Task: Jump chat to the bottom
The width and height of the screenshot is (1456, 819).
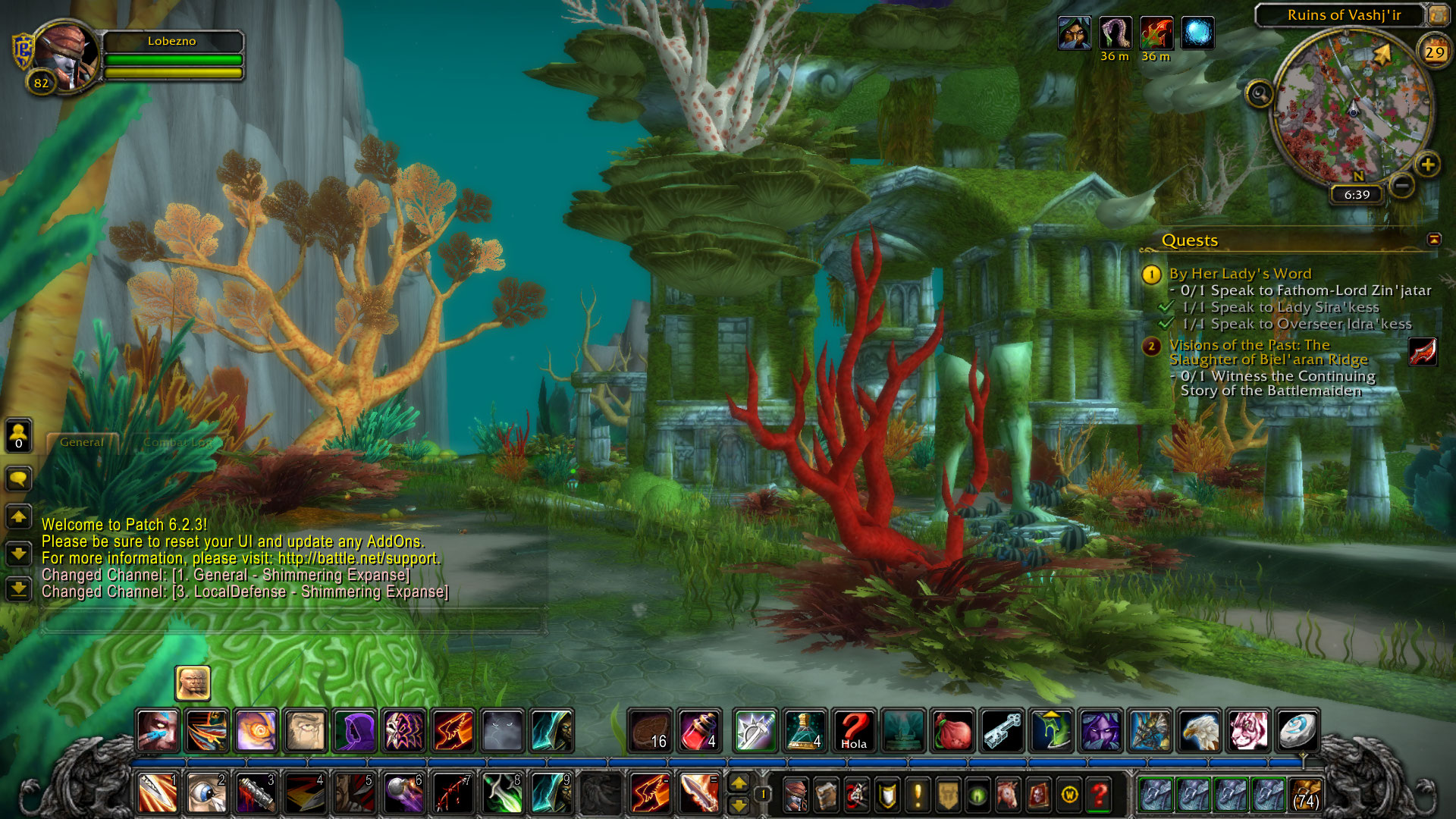Action: click(18, 588)
